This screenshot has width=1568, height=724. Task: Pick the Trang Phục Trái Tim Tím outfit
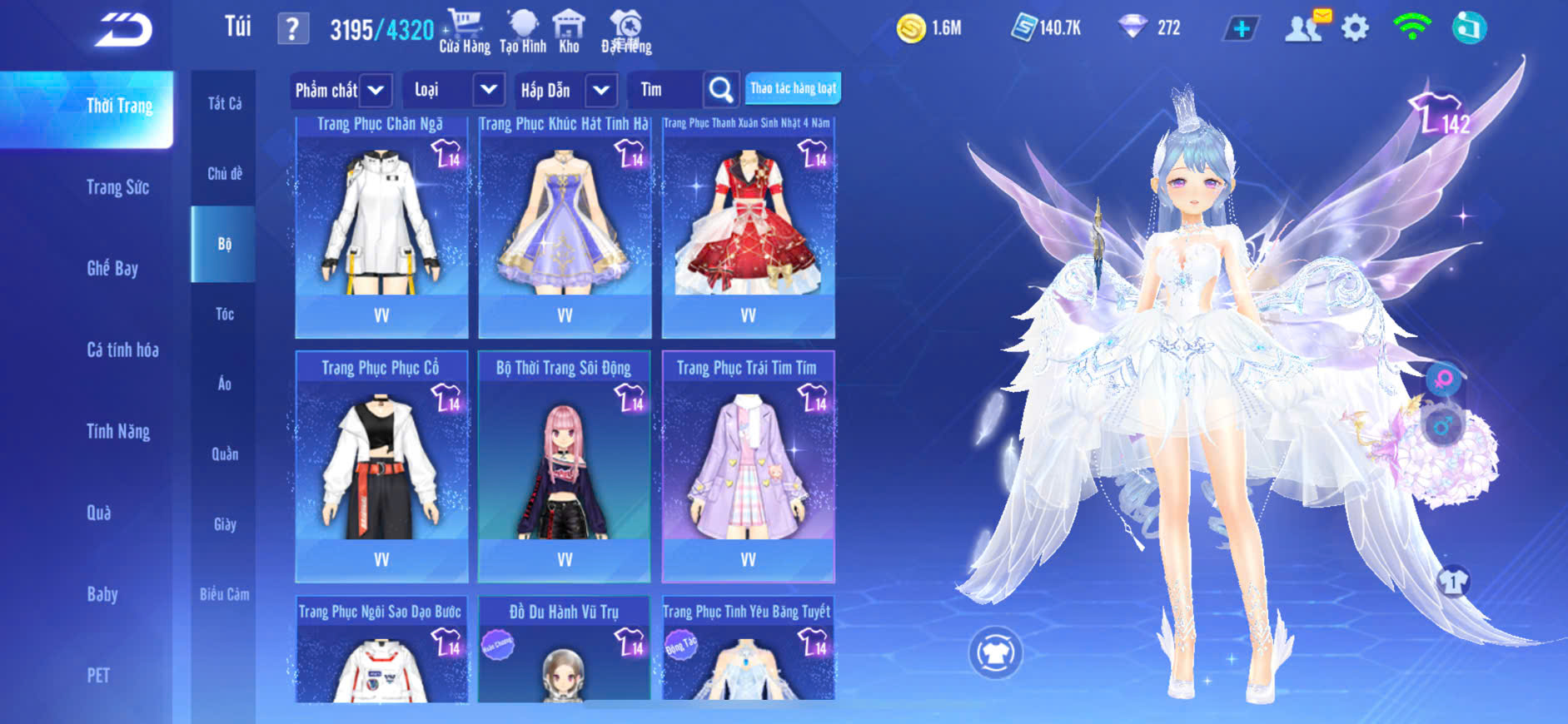click(748, 466)
